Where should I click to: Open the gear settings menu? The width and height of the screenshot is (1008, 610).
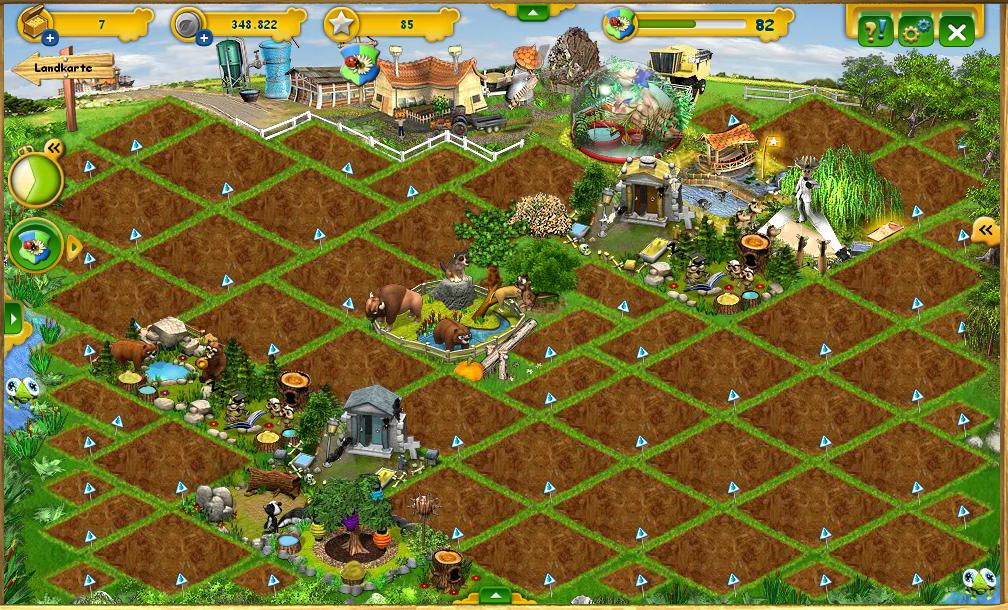pos(915,31)
